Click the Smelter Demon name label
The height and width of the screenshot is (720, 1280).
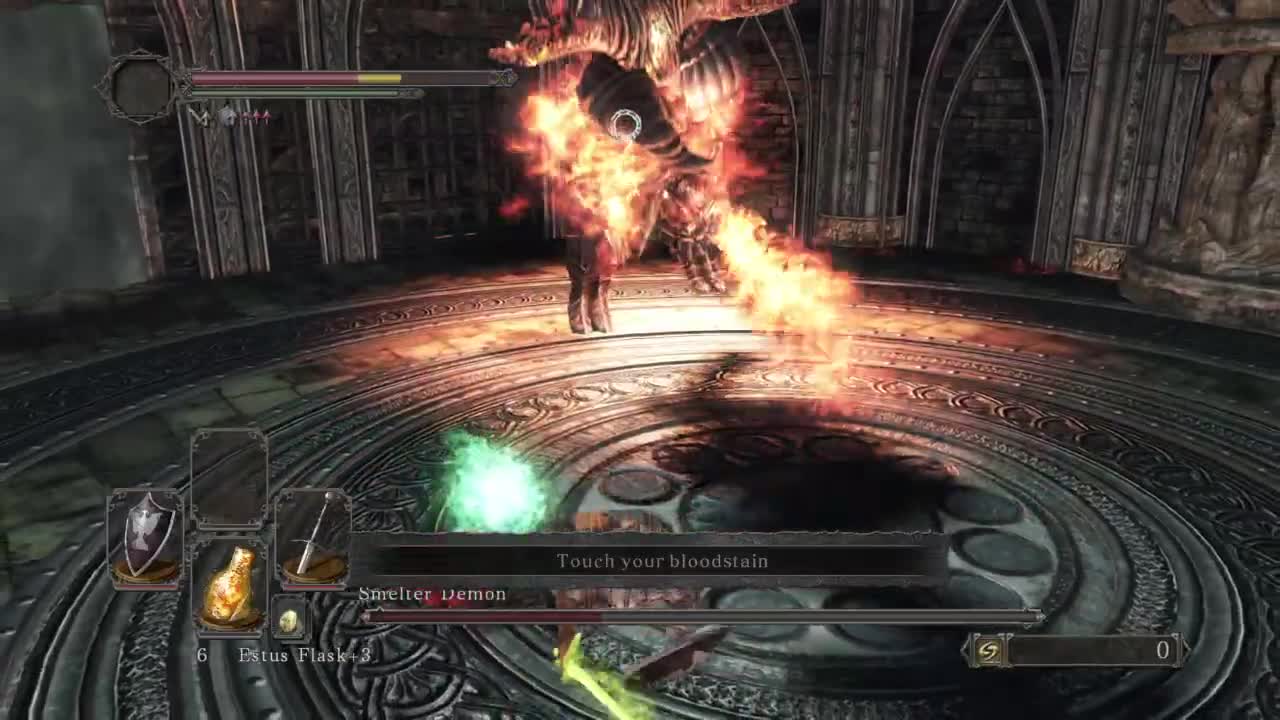432,594
